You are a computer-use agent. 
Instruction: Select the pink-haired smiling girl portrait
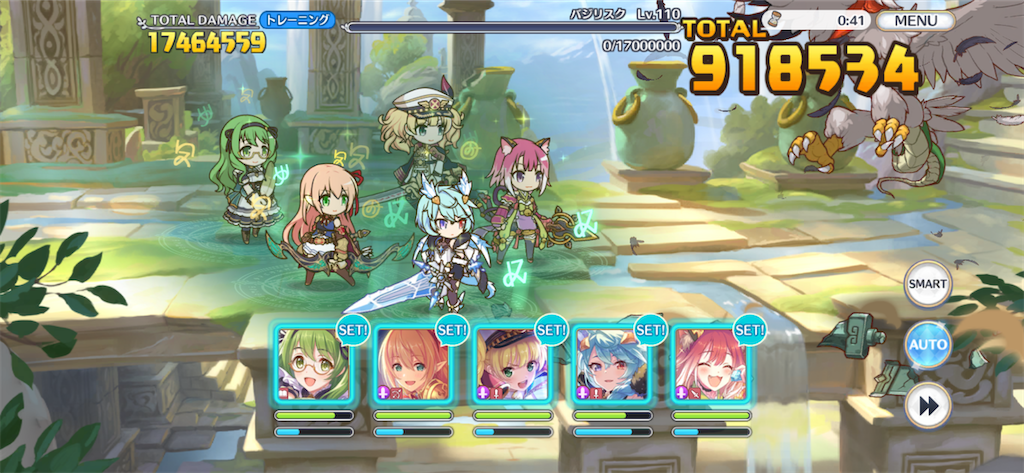coord(710,364)
